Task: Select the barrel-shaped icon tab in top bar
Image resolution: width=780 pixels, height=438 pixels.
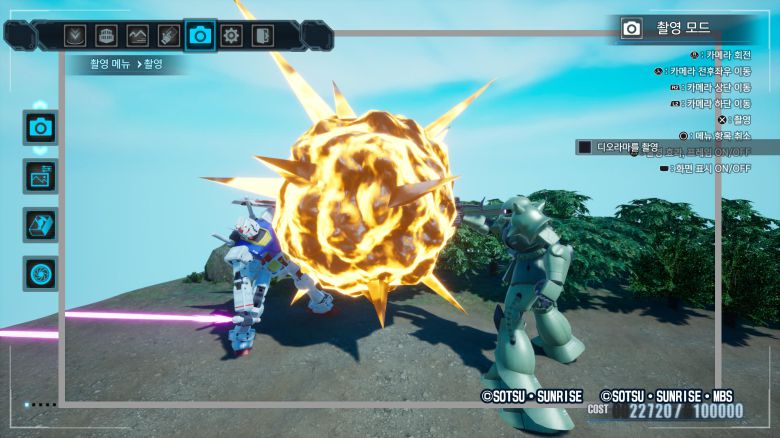Action: click(x=106, y=36)
